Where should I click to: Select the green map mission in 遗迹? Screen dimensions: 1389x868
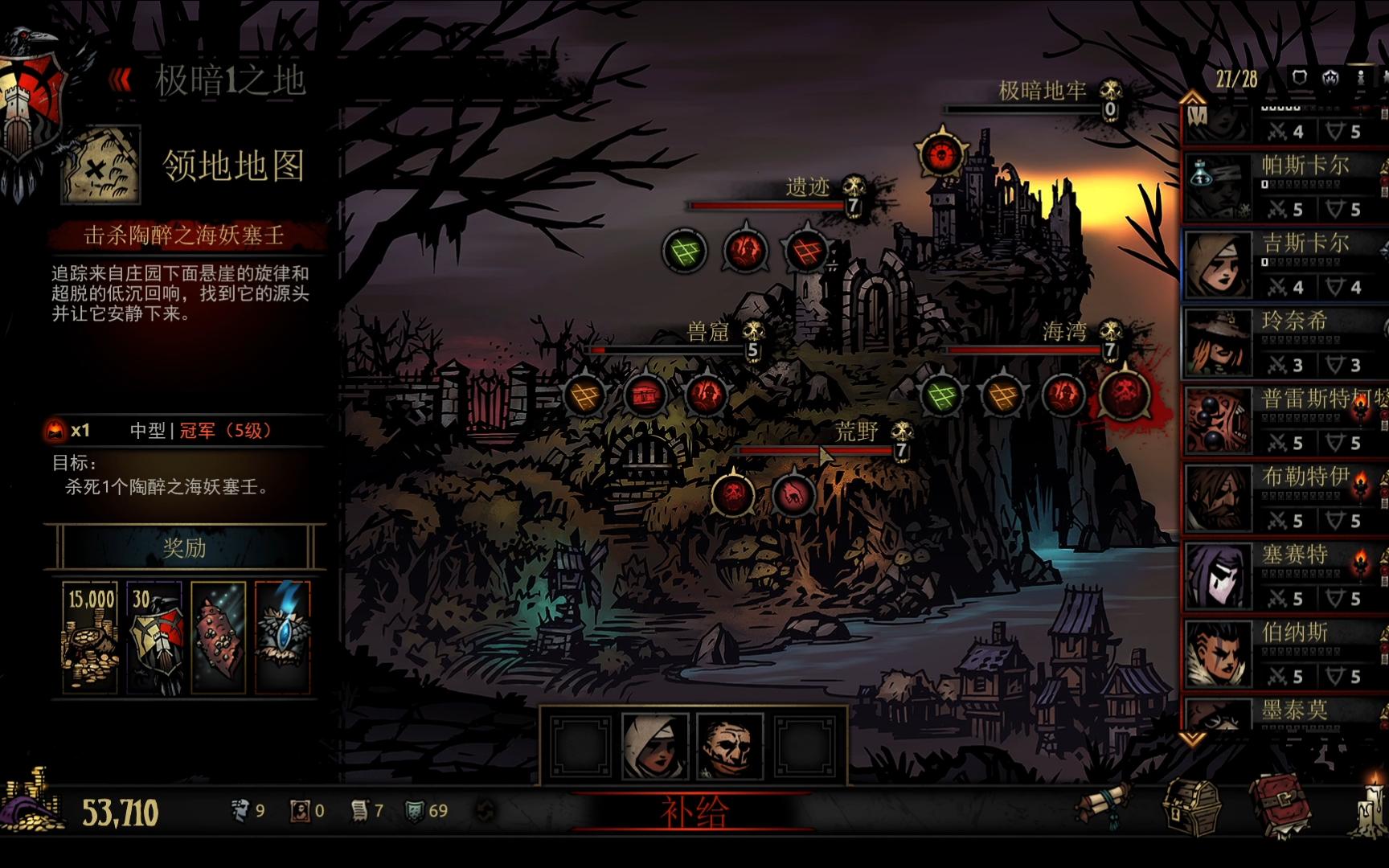click(685, 251)
